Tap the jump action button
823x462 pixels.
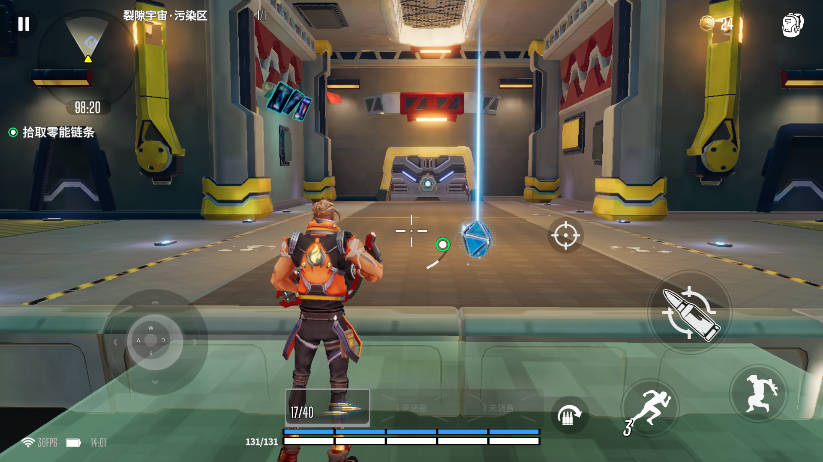tap(758, 393)
